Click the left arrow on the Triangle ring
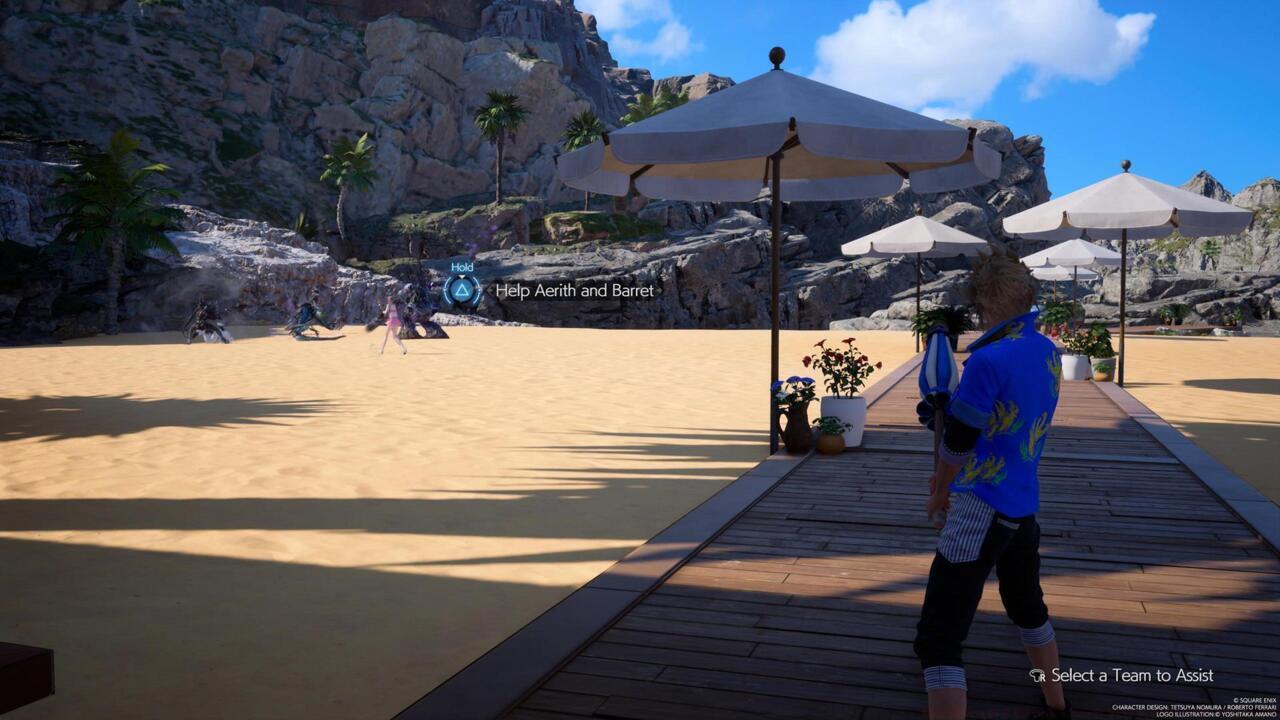1280x720 pixels. (447, 290)
